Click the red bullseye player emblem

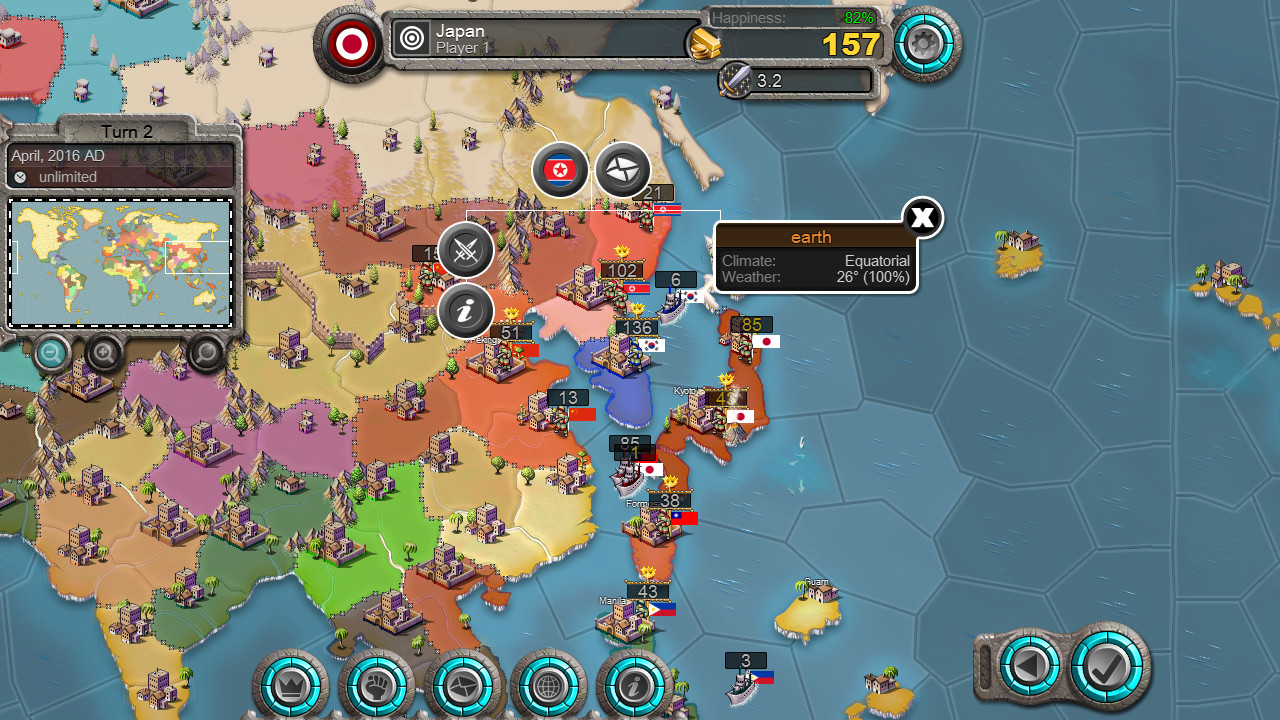(351, 43)
